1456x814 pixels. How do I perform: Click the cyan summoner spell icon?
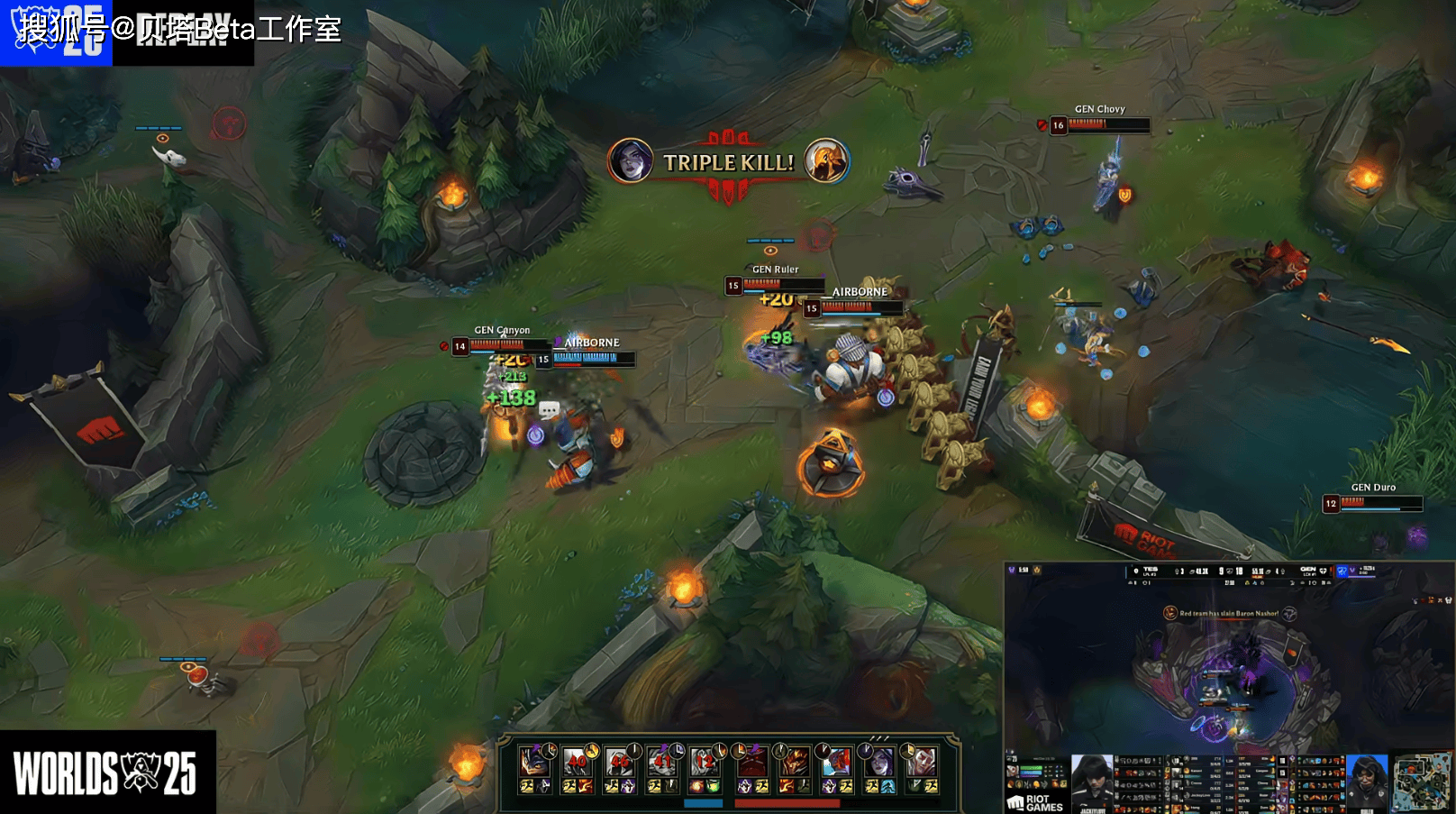point(887,787)
